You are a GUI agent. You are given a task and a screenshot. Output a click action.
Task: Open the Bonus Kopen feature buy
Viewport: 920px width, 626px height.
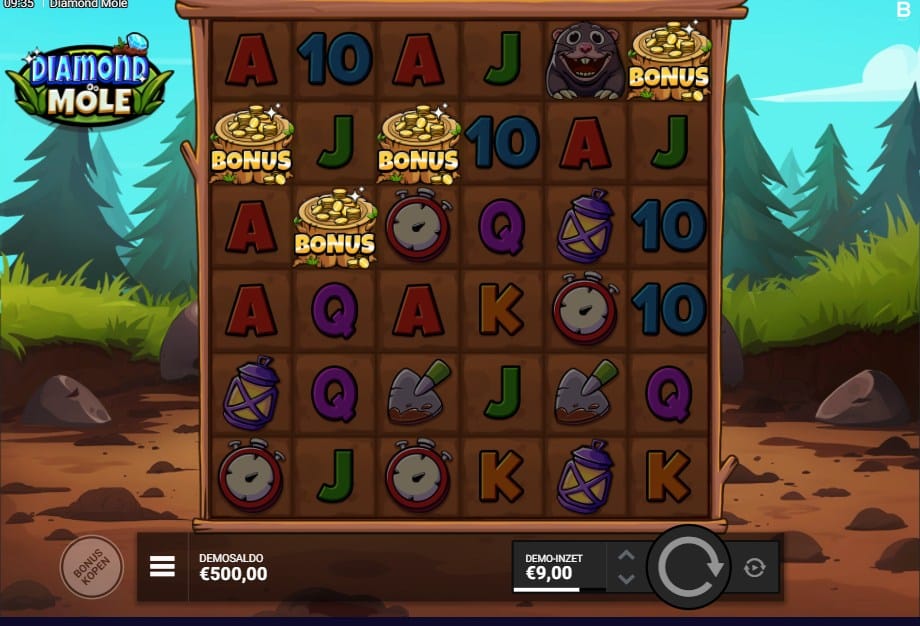[x=91, y=567]
